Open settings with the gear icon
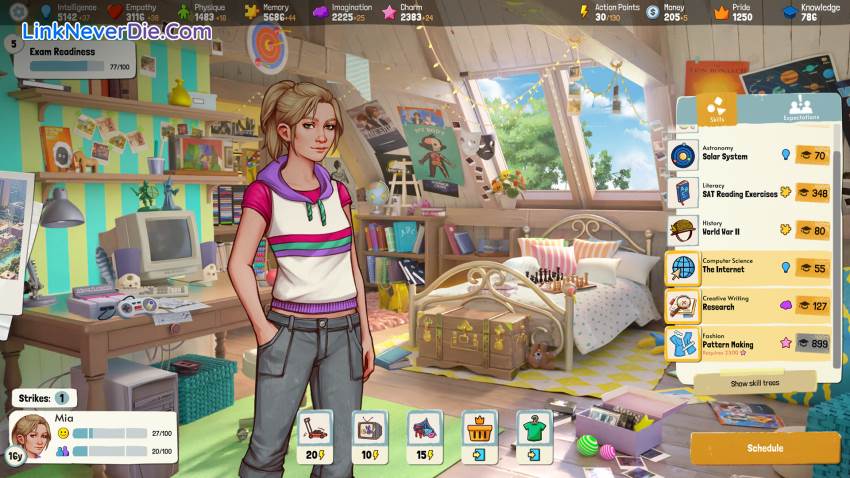 (x=12, y=12)
